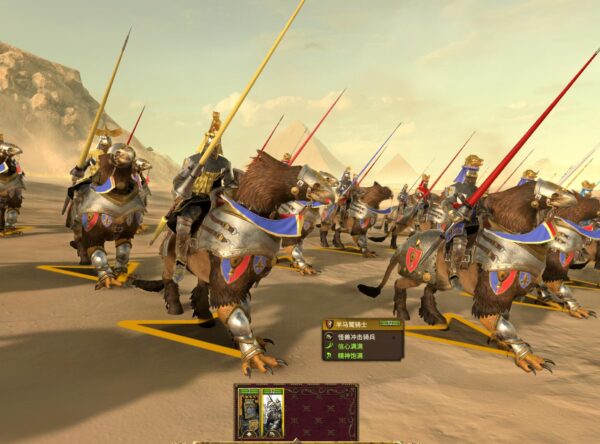Viewport: 600px width, 444px height.
Task: Select the second unit card with the mounted knight
Action: click(272, 412)
